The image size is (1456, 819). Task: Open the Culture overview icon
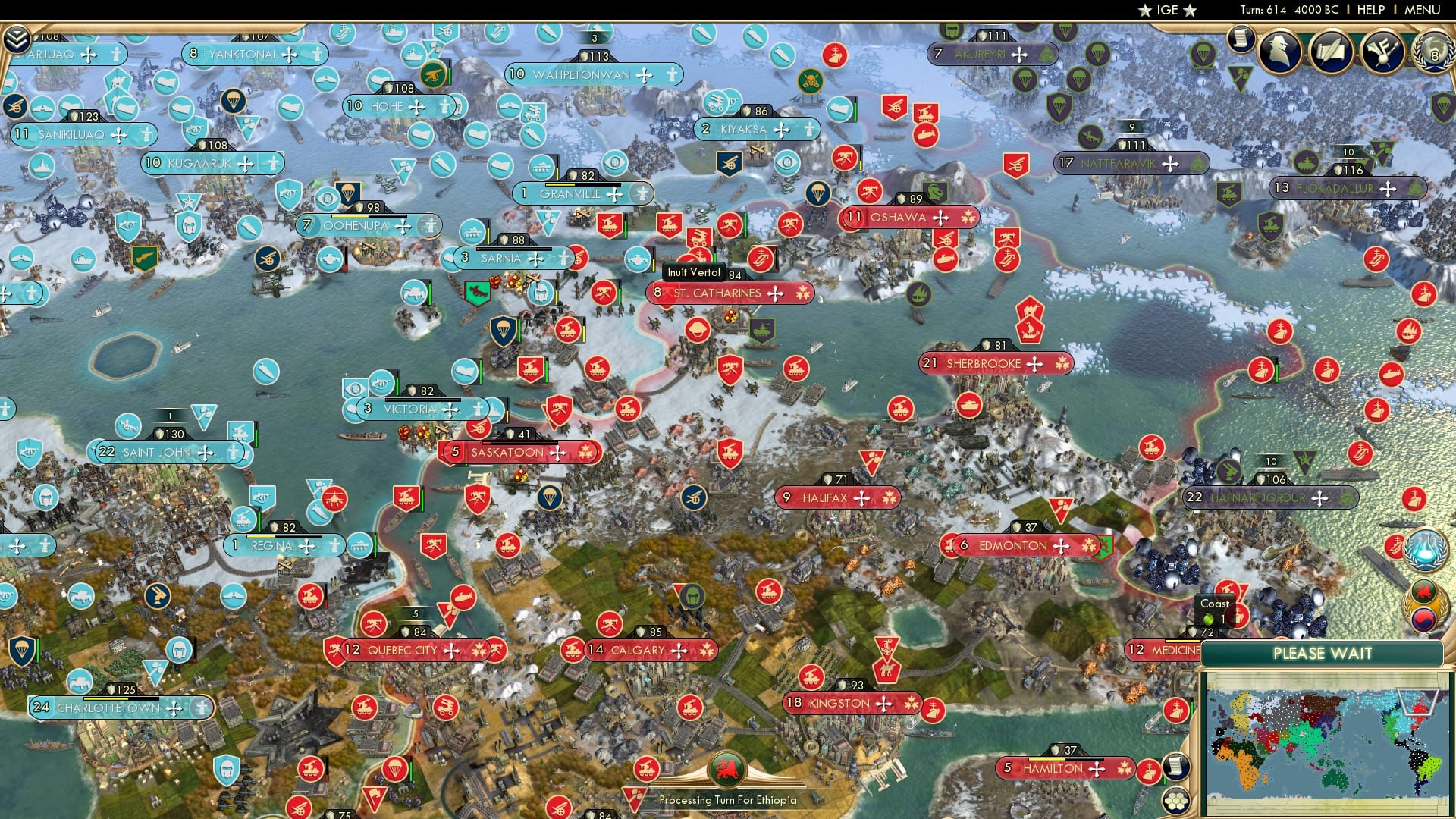[x=1382, y=52]
